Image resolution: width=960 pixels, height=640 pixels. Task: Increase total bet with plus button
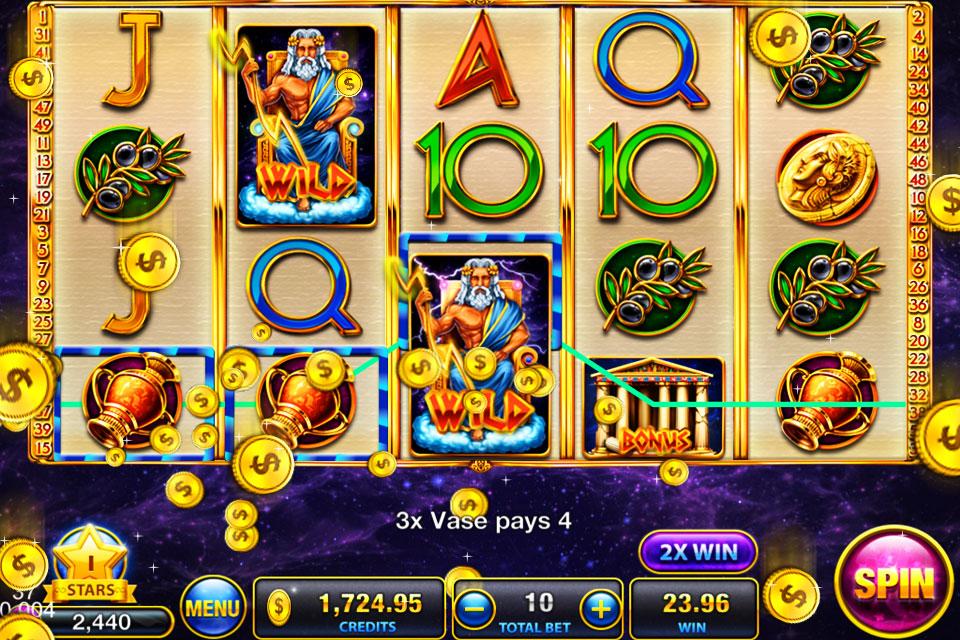598,606
